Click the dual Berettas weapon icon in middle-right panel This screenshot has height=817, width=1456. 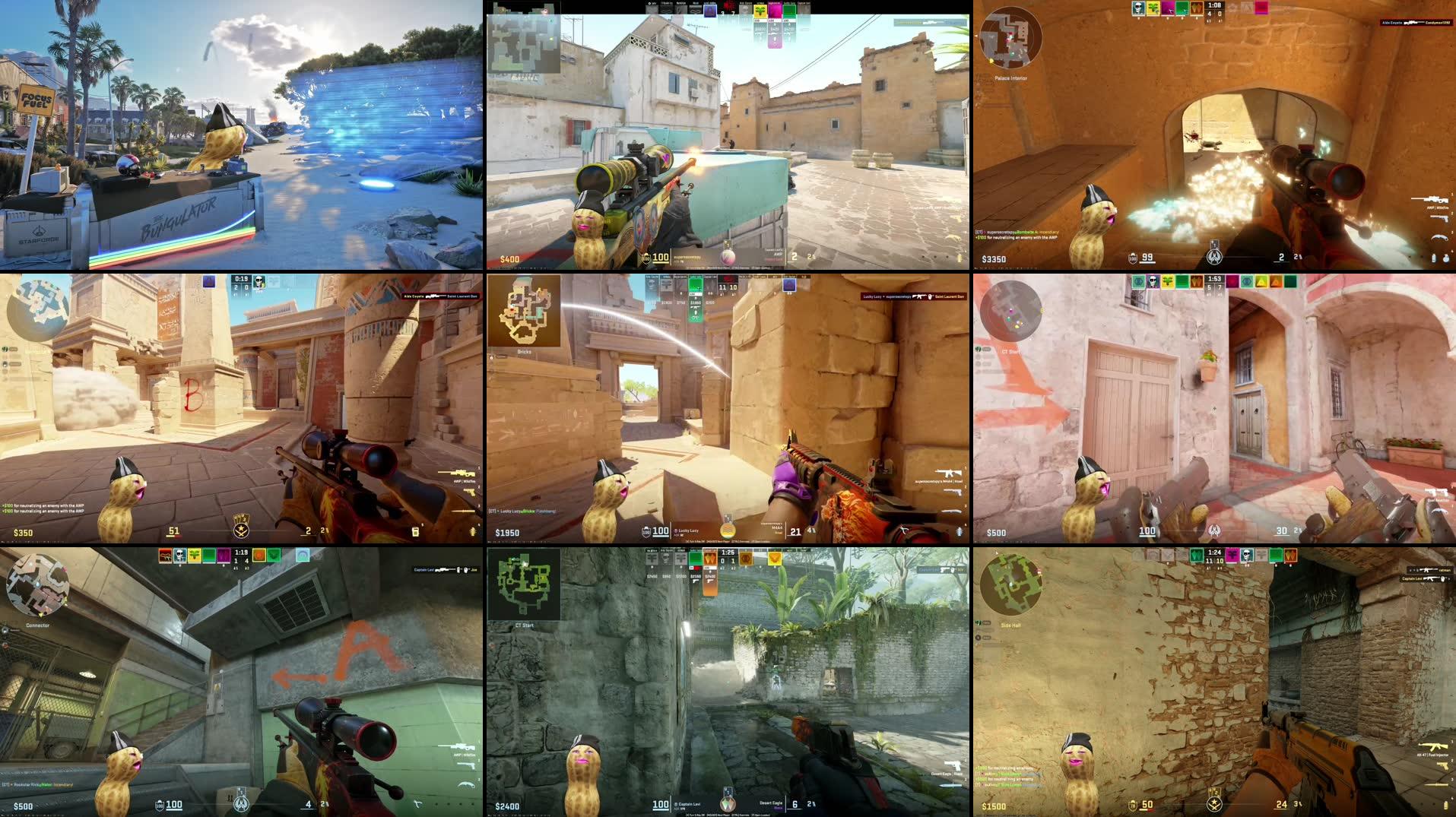[x=1436, y=492]
